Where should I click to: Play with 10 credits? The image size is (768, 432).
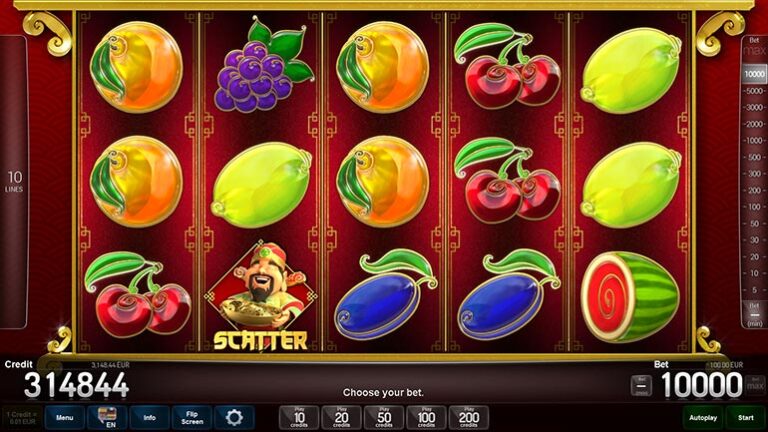click(x=299, y=418)
